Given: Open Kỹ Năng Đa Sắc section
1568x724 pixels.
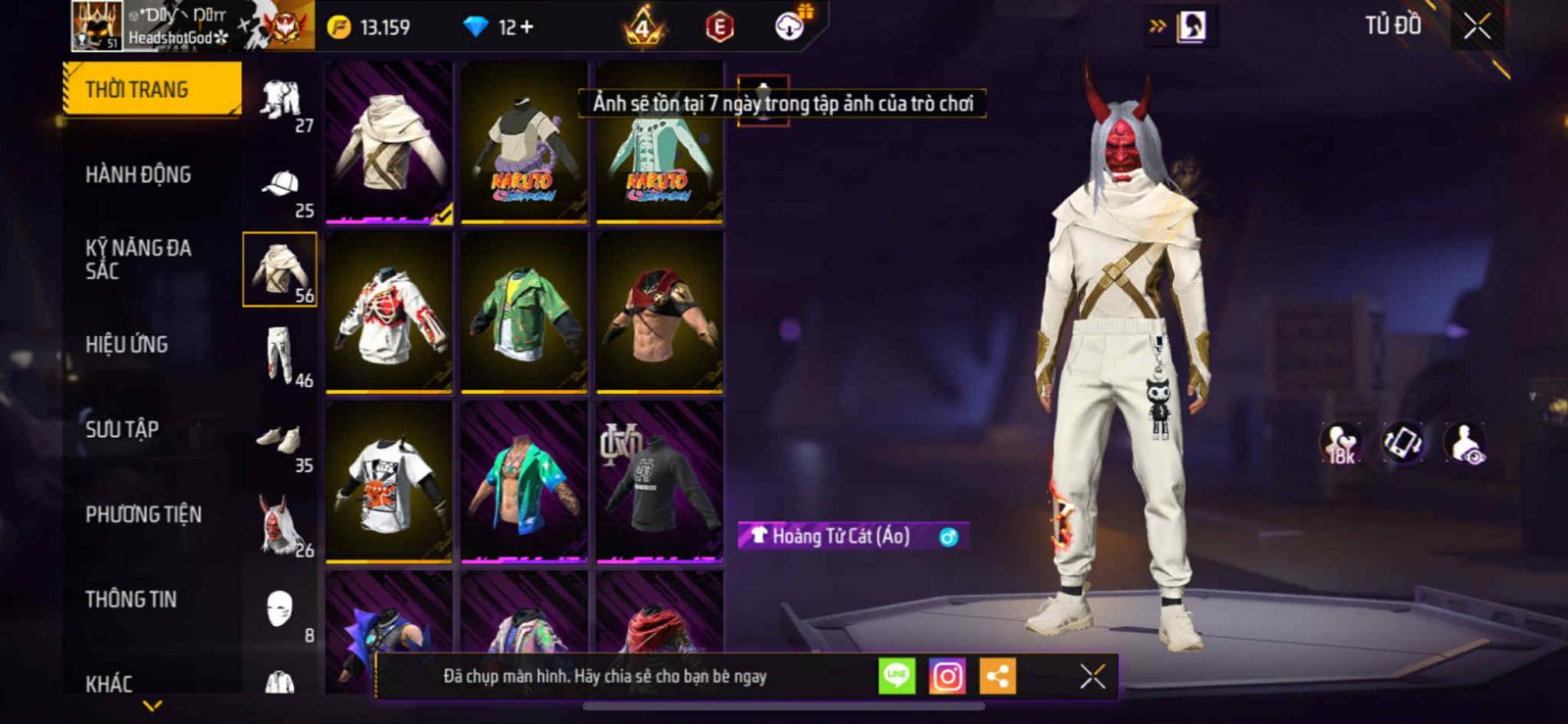Looking at the screenshot, I should pos(138,260).
